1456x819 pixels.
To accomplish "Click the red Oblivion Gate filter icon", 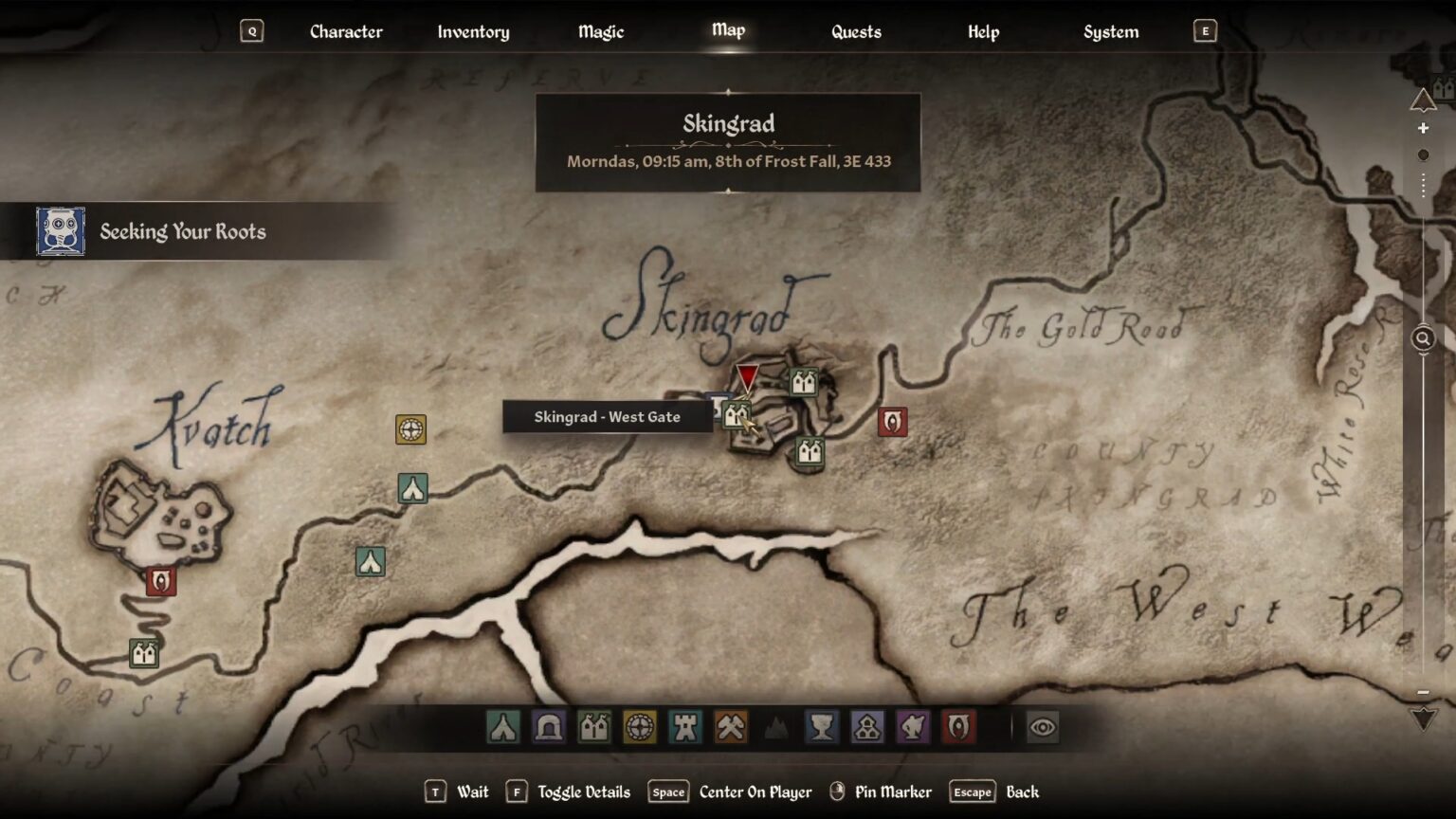I will coord(957,727).
